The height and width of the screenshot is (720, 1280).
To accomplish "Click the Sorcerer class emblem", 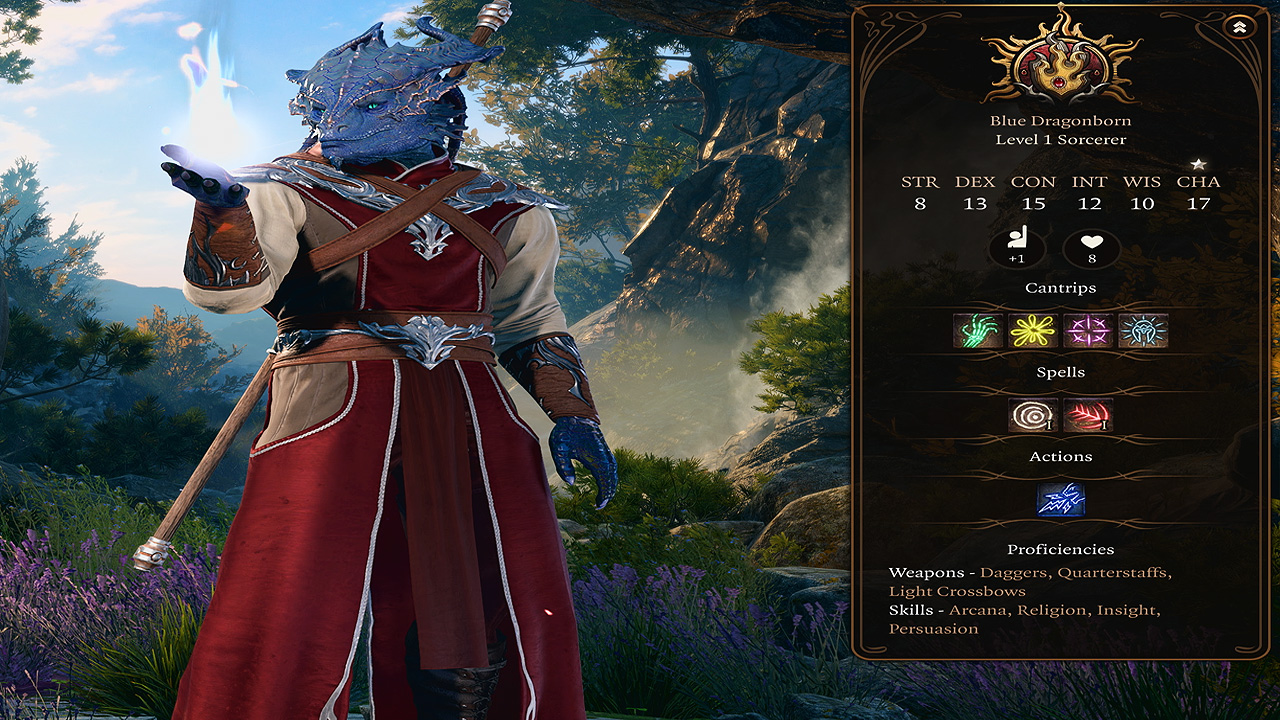I will point(1061,60).
